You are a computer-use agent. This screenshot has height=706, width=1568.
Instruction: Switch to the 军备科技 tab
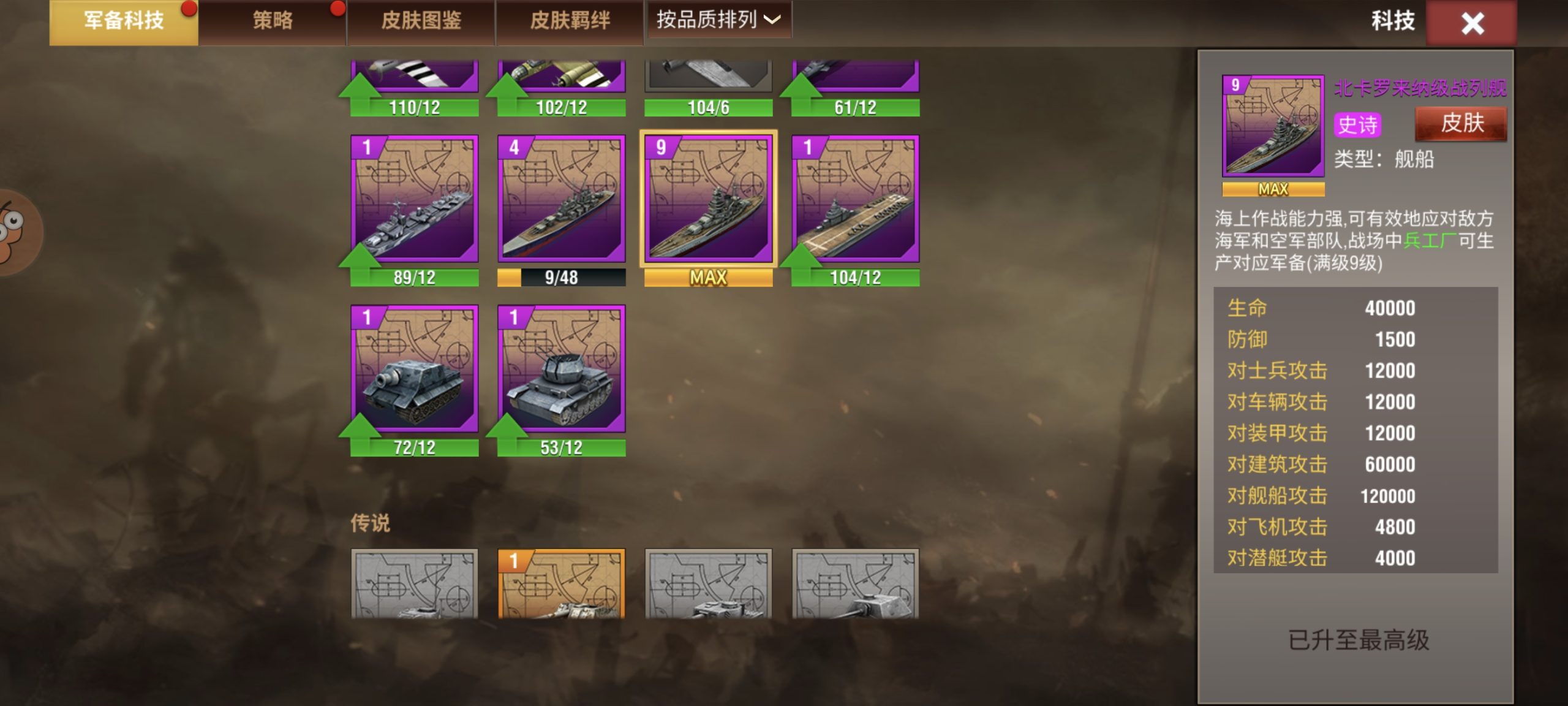pos(123,22)
